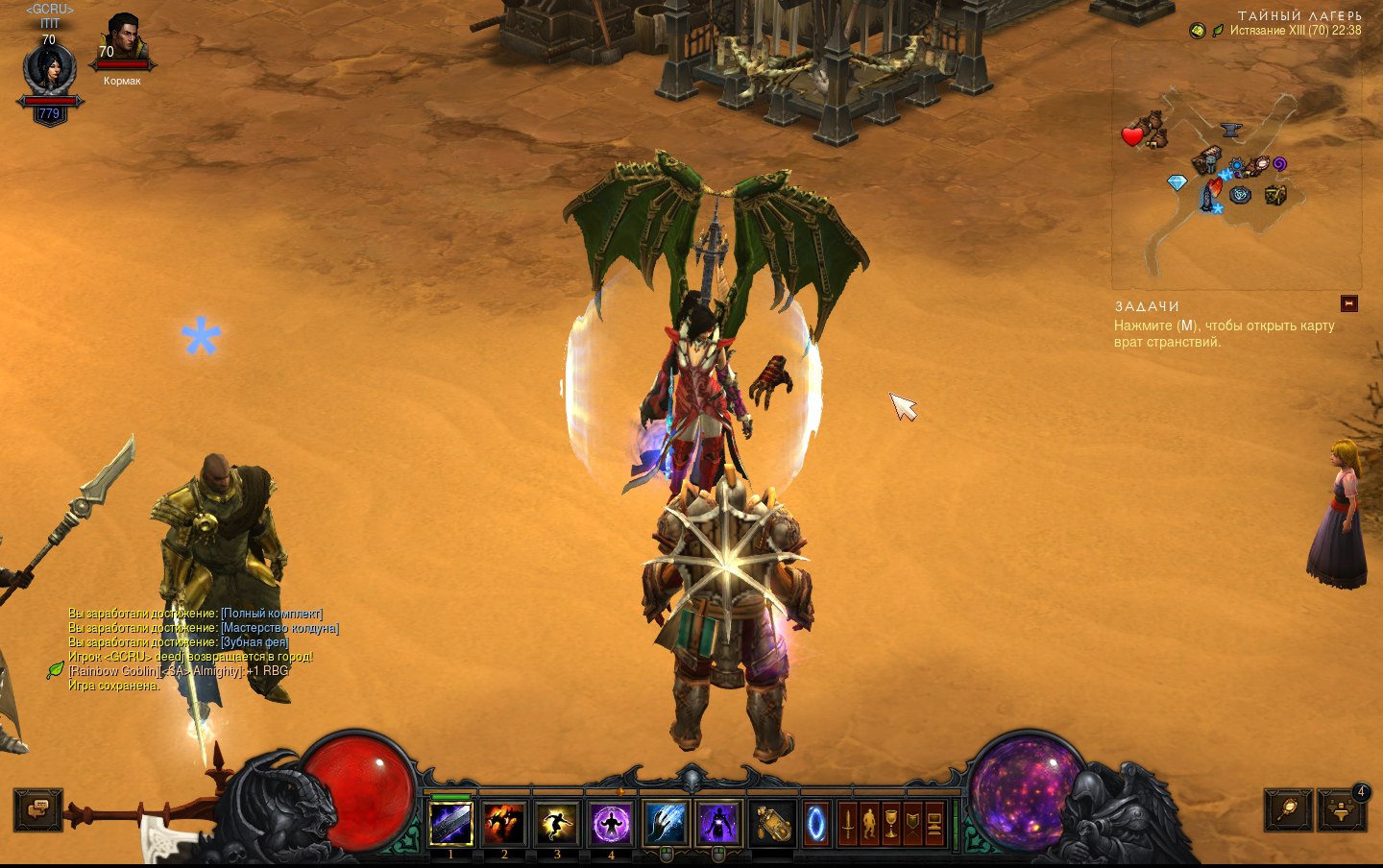
Task: Select the blue clawed hand skill
Action: pyautogui.click(x=666, y=823)
